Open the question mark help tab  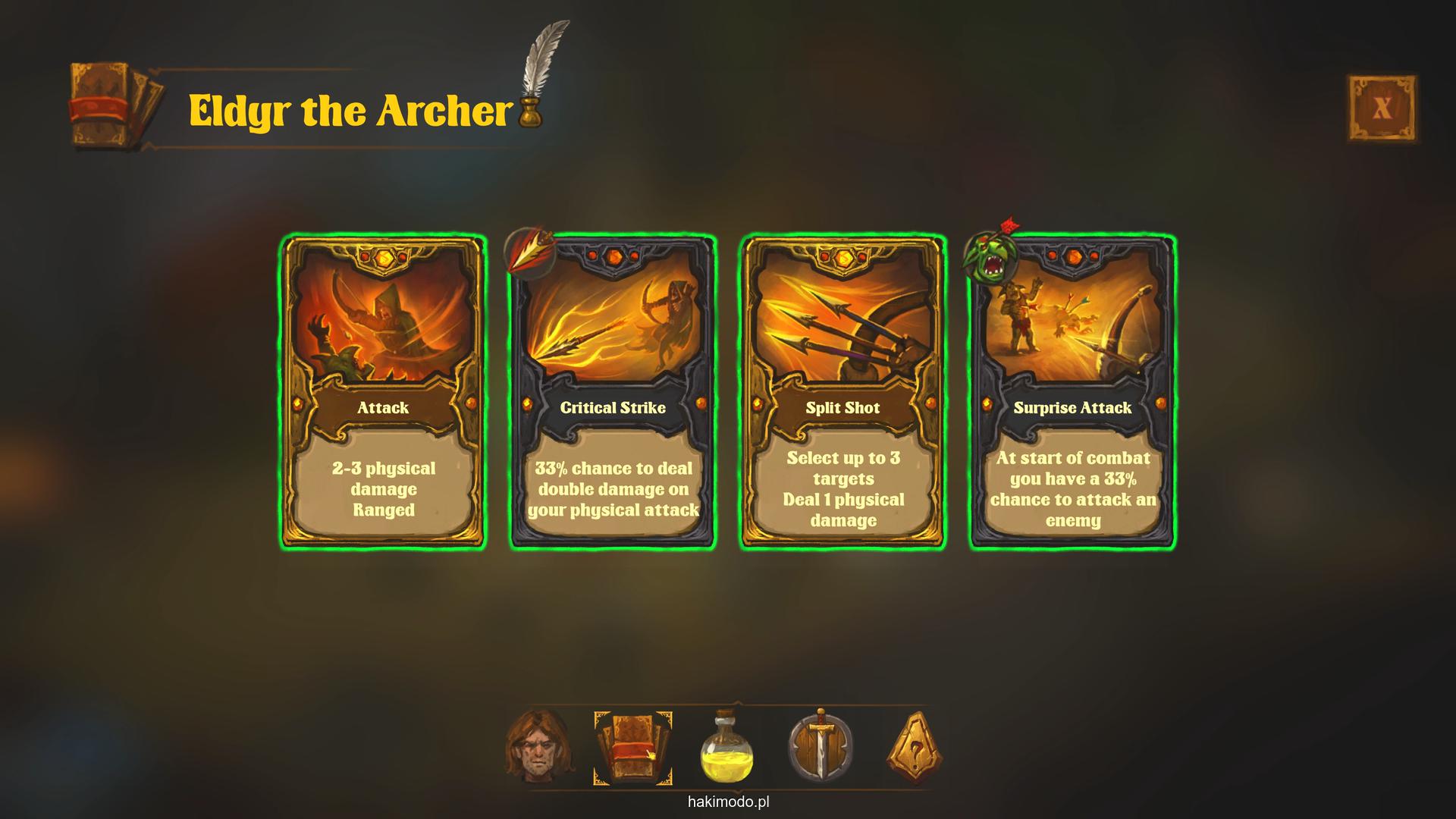pos(915,748)
